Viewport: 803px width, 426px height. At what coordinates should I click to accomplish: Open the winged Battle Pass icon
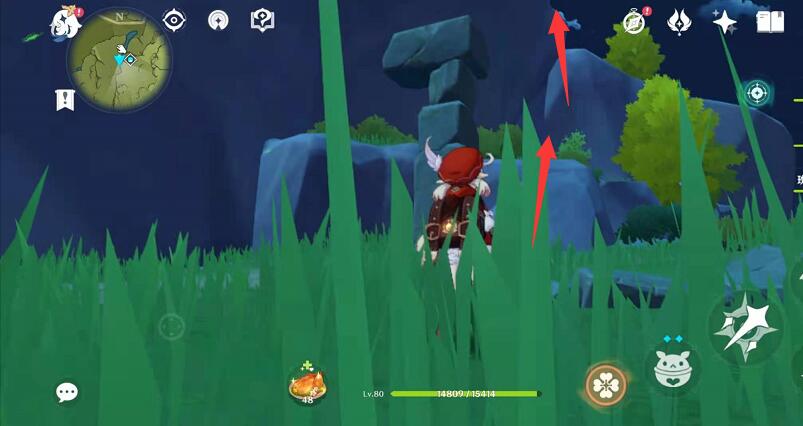(680, 21)
